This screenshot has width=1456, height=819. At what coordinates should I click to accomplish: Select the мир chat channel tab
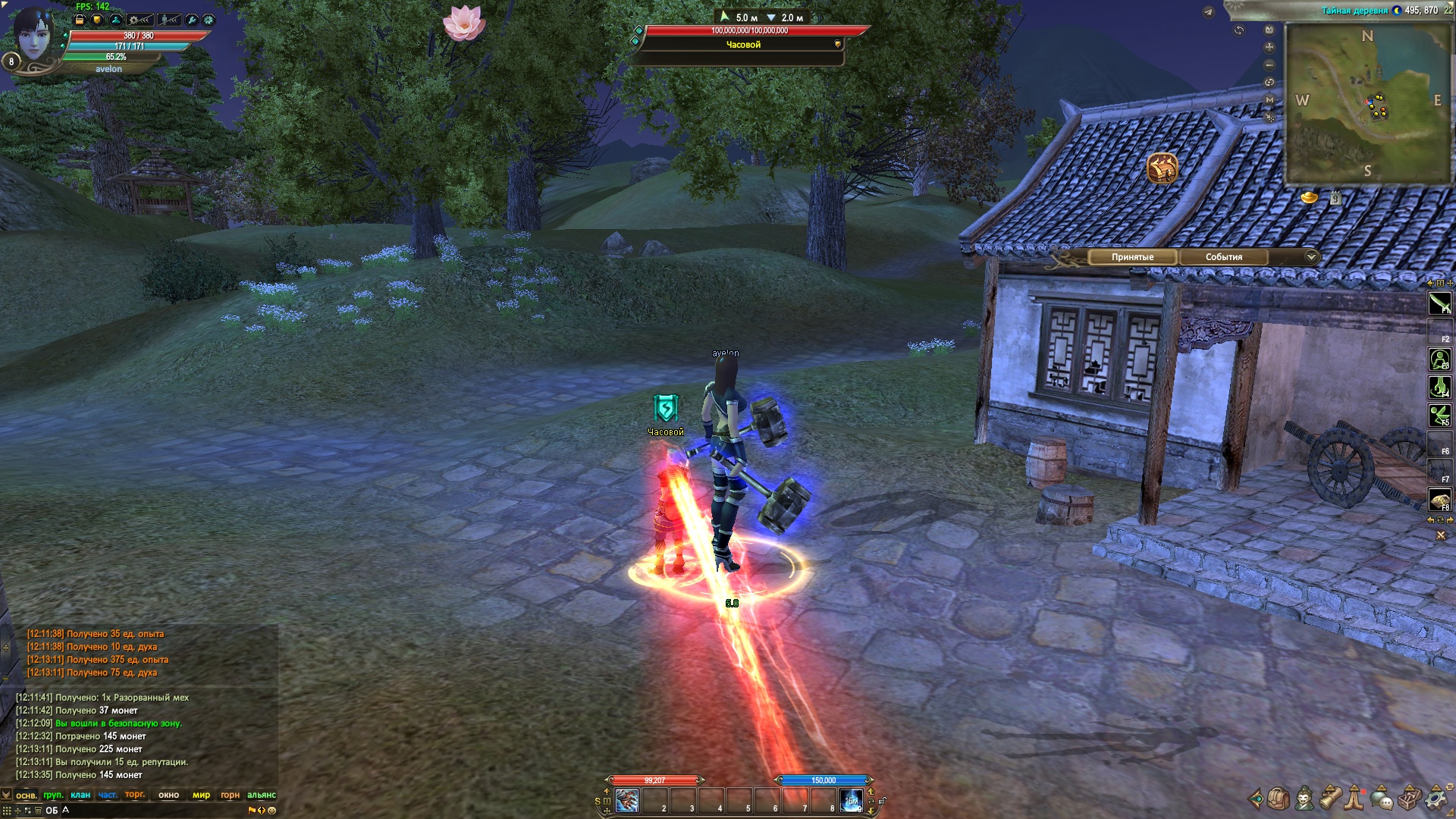pyautogui.click(x=201, y=795)
